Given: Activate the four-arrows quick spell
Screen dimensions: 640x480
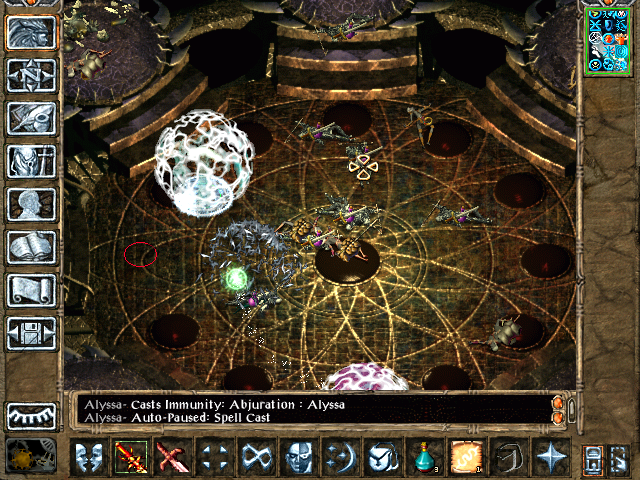Looking at the screenshot, I should 213,458.
